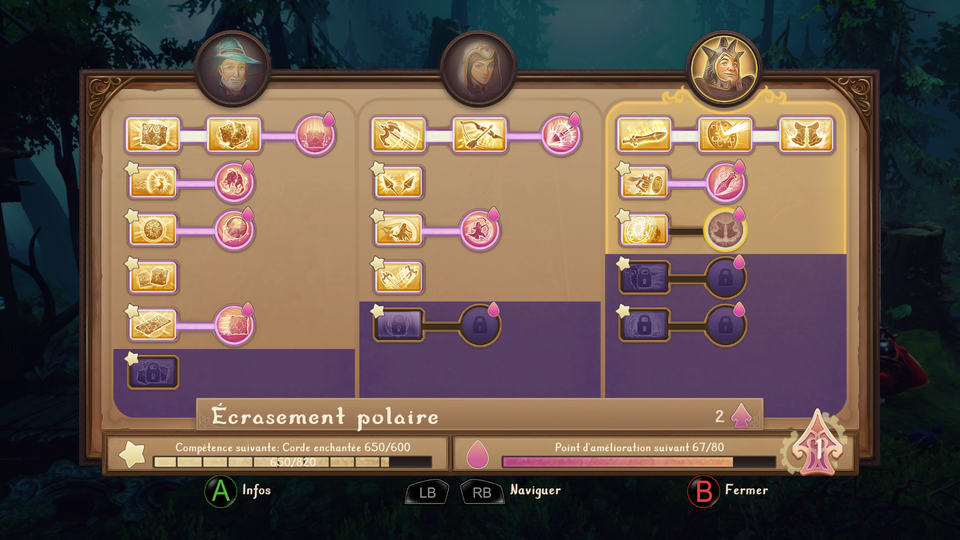960x540 pixels.
Task: Select the knight's sword skill
Action: point(644,135)
